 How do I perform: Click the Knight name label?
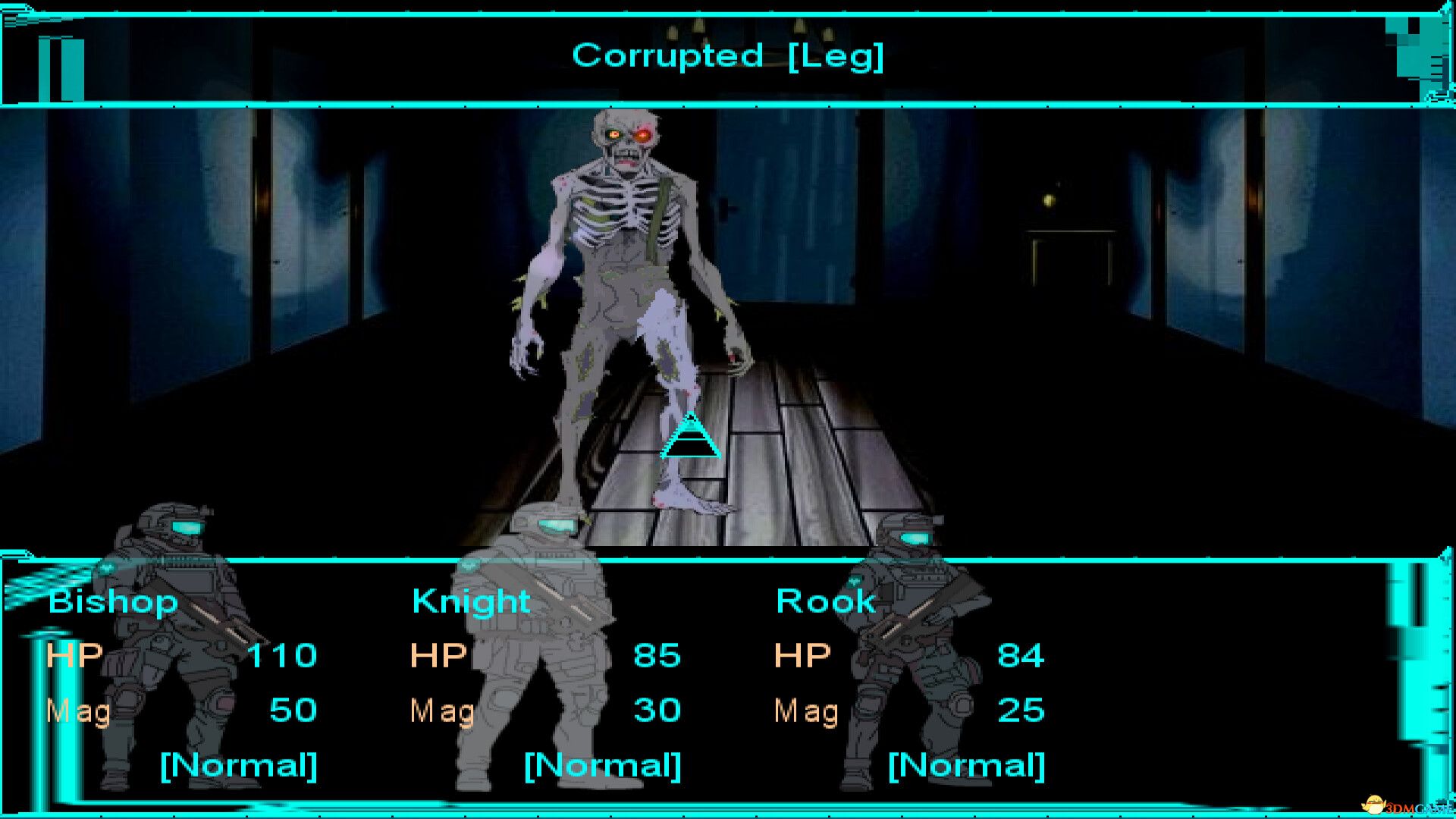[470, 601]
